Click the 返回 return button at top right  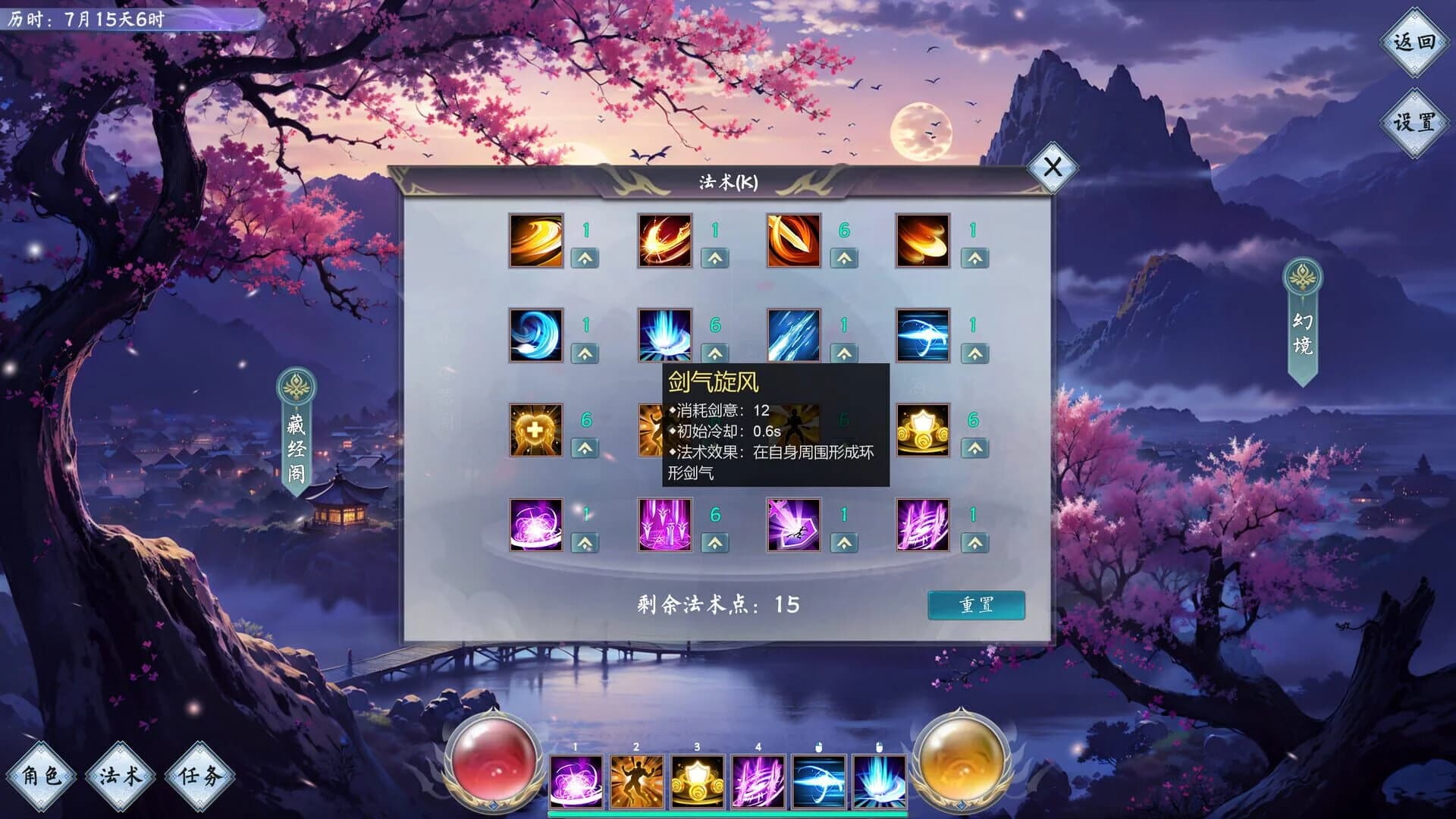click(1414, 43)
